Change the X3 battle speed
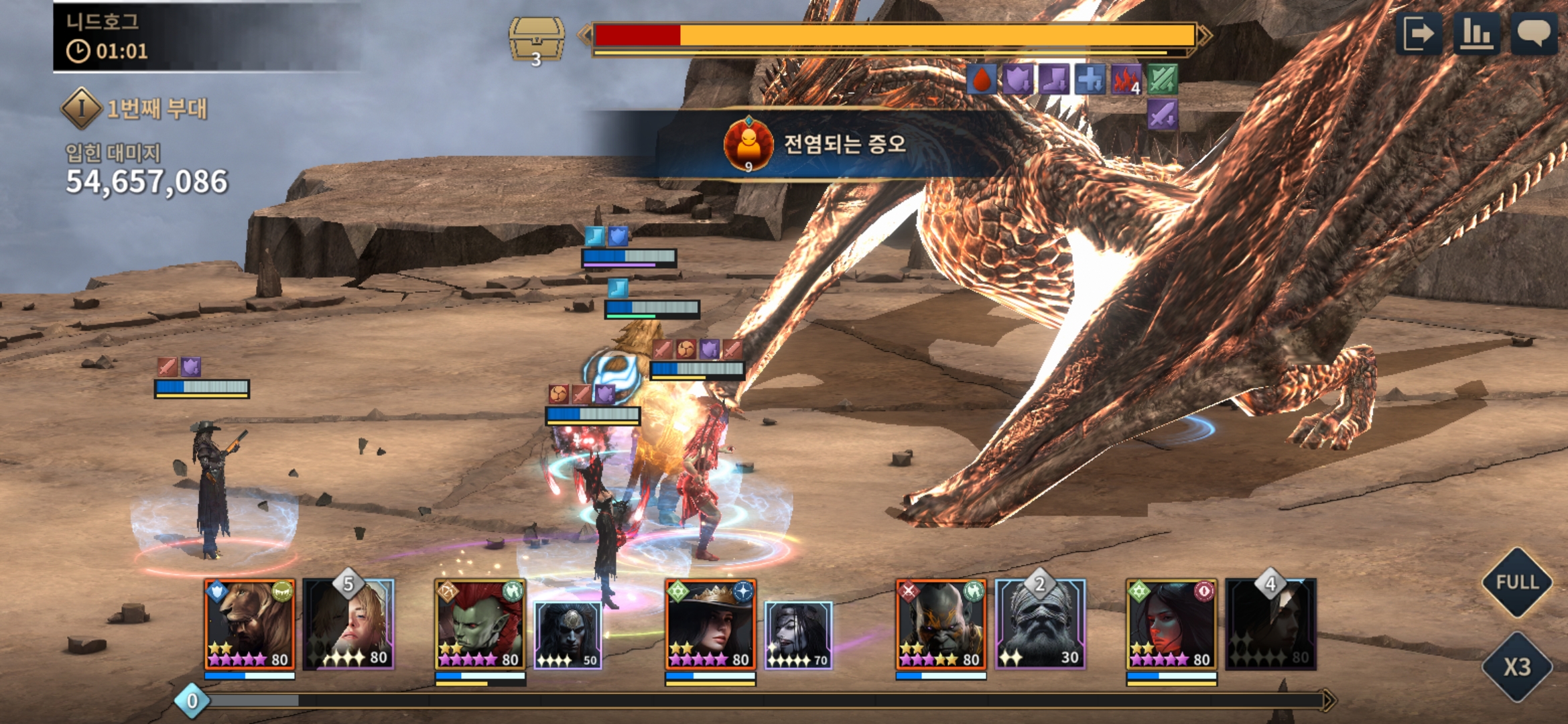The height and width of the screenshot is (724, 1568). coord(1516,666)
